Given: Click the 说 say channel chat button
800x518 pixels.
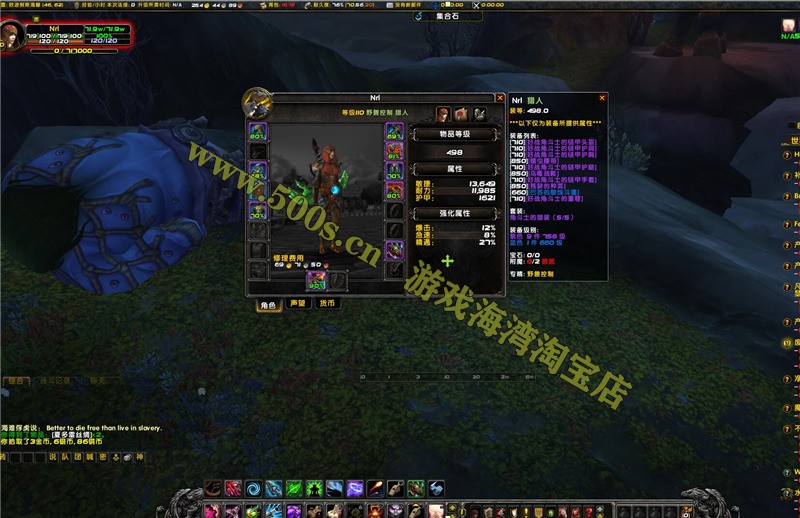Looking at the screenshot, I should pyautogui.click(x=53, y=456).
